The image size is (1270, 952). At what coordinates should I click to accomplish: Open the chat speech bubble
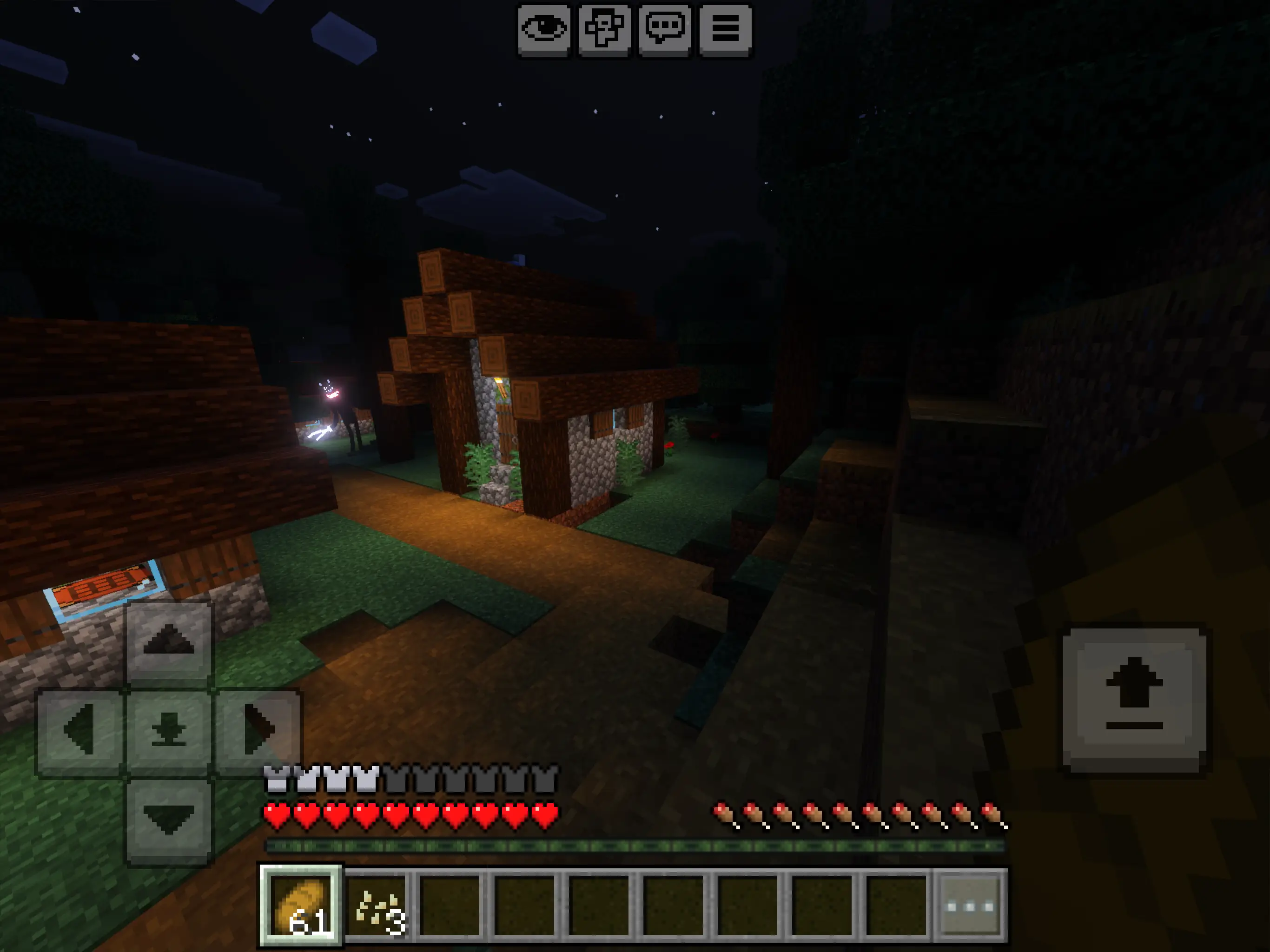pos(665,29)
